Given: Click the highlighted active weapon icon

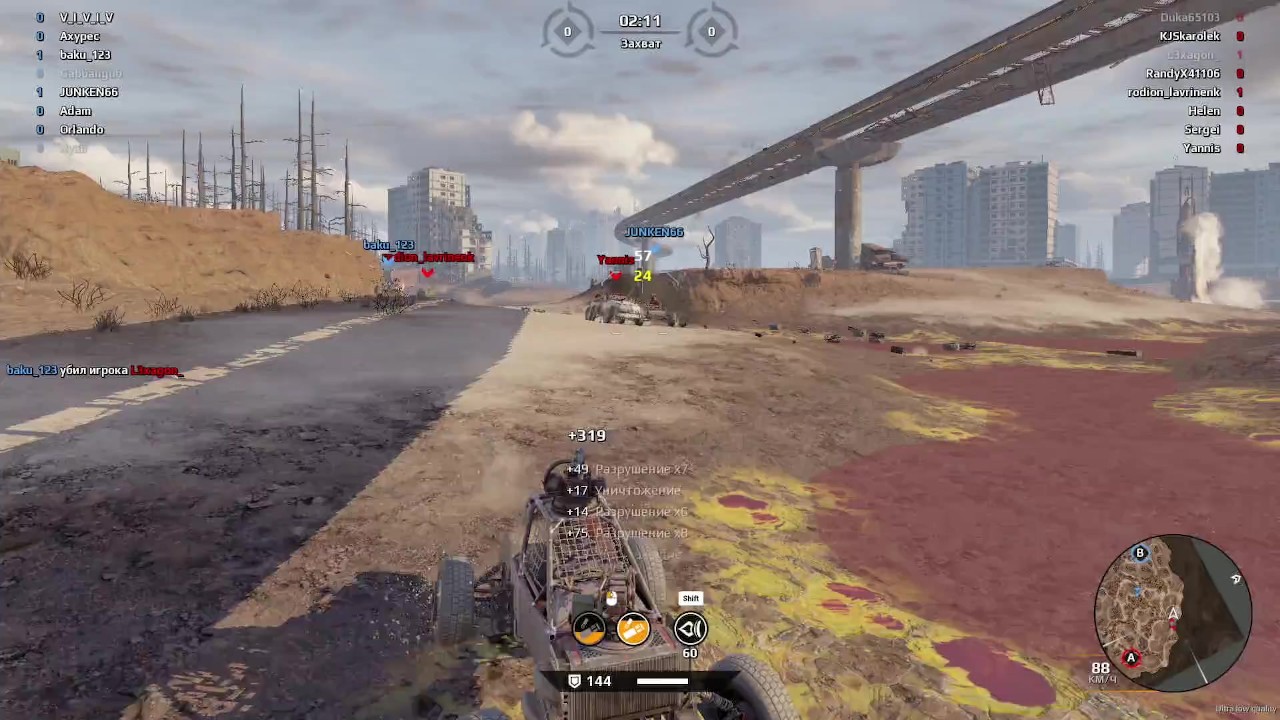Looking at the screenshot, I should click(x=634, y=627).
